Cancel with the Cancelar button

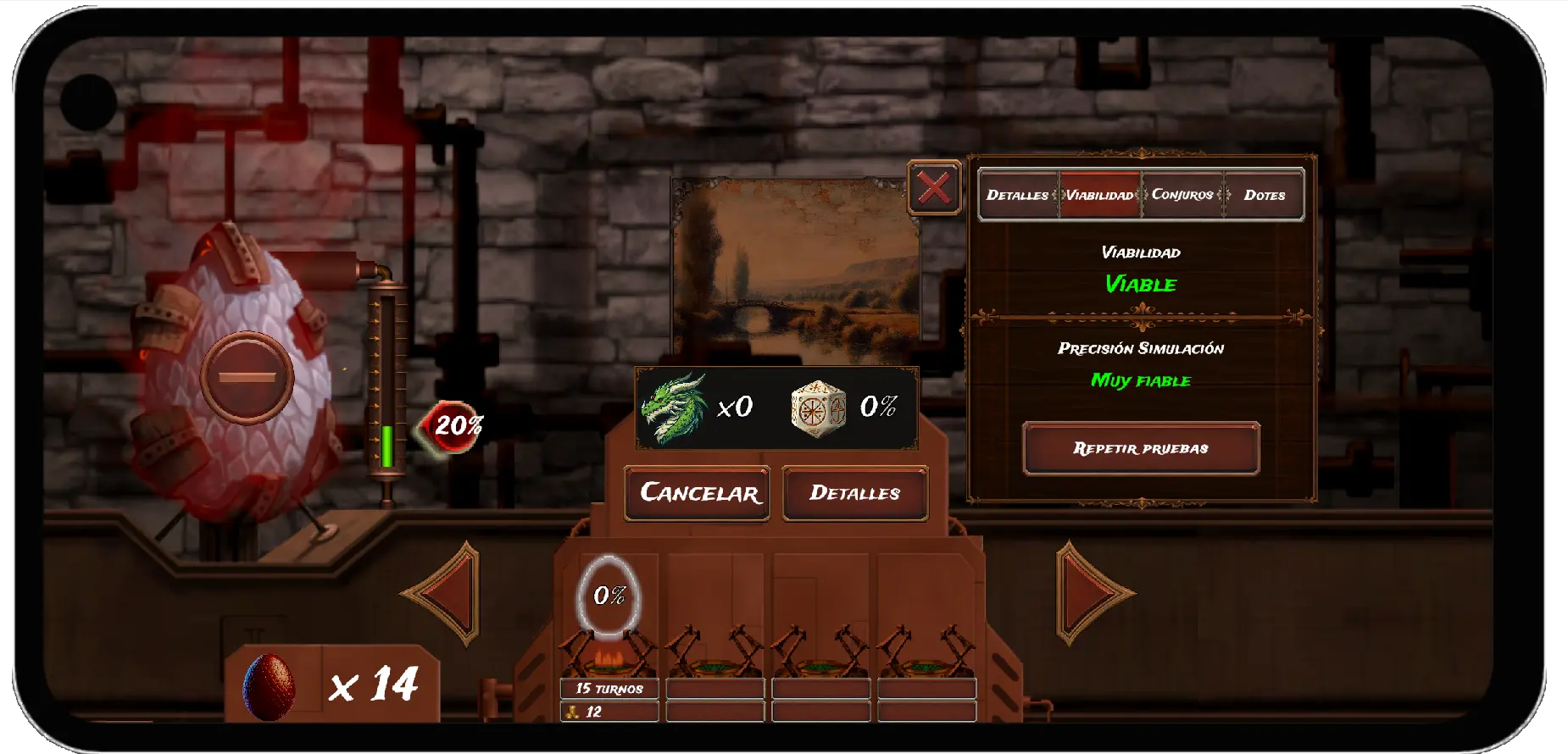coord(698,493)
